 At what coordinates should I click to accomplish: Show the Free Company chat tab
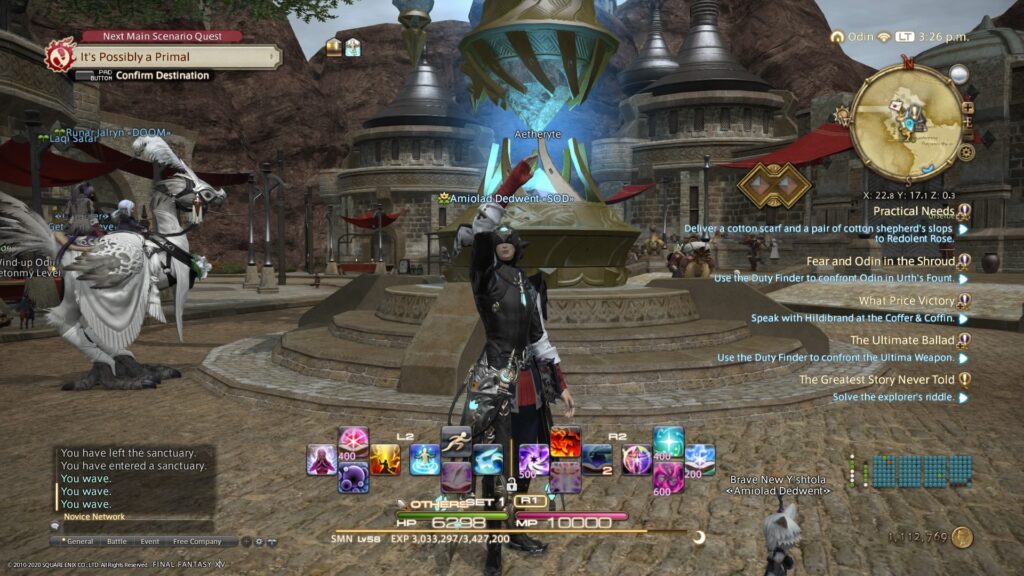click(197, 541)
